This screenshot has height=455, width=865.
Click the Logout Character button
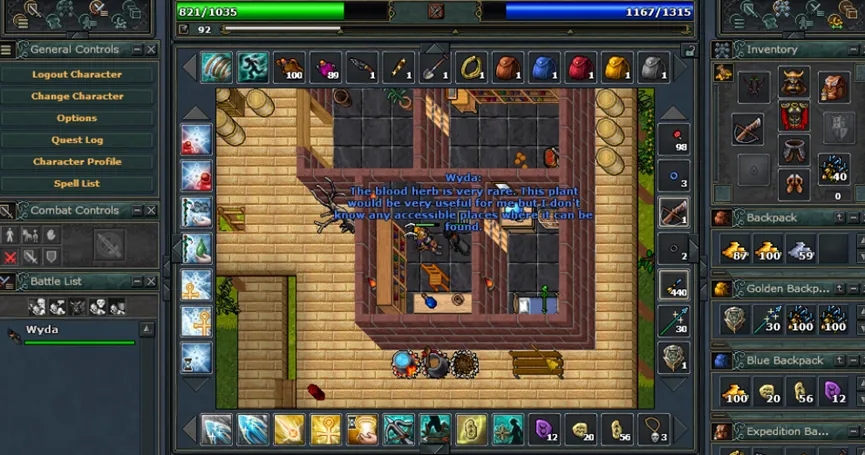point(77,74)
